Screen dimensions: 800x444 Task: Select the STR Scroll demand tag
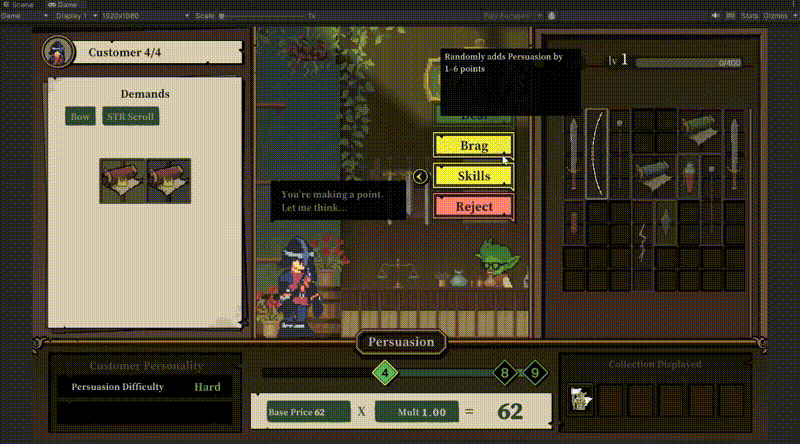coord(130,117)
